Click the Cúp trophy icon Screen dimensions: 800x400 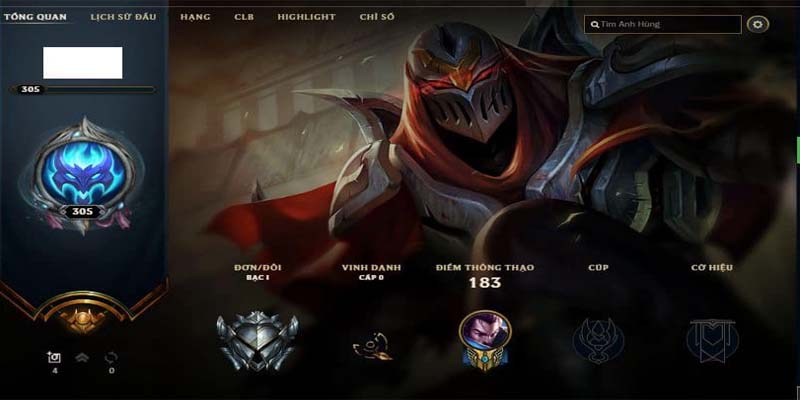coord(598,340)
